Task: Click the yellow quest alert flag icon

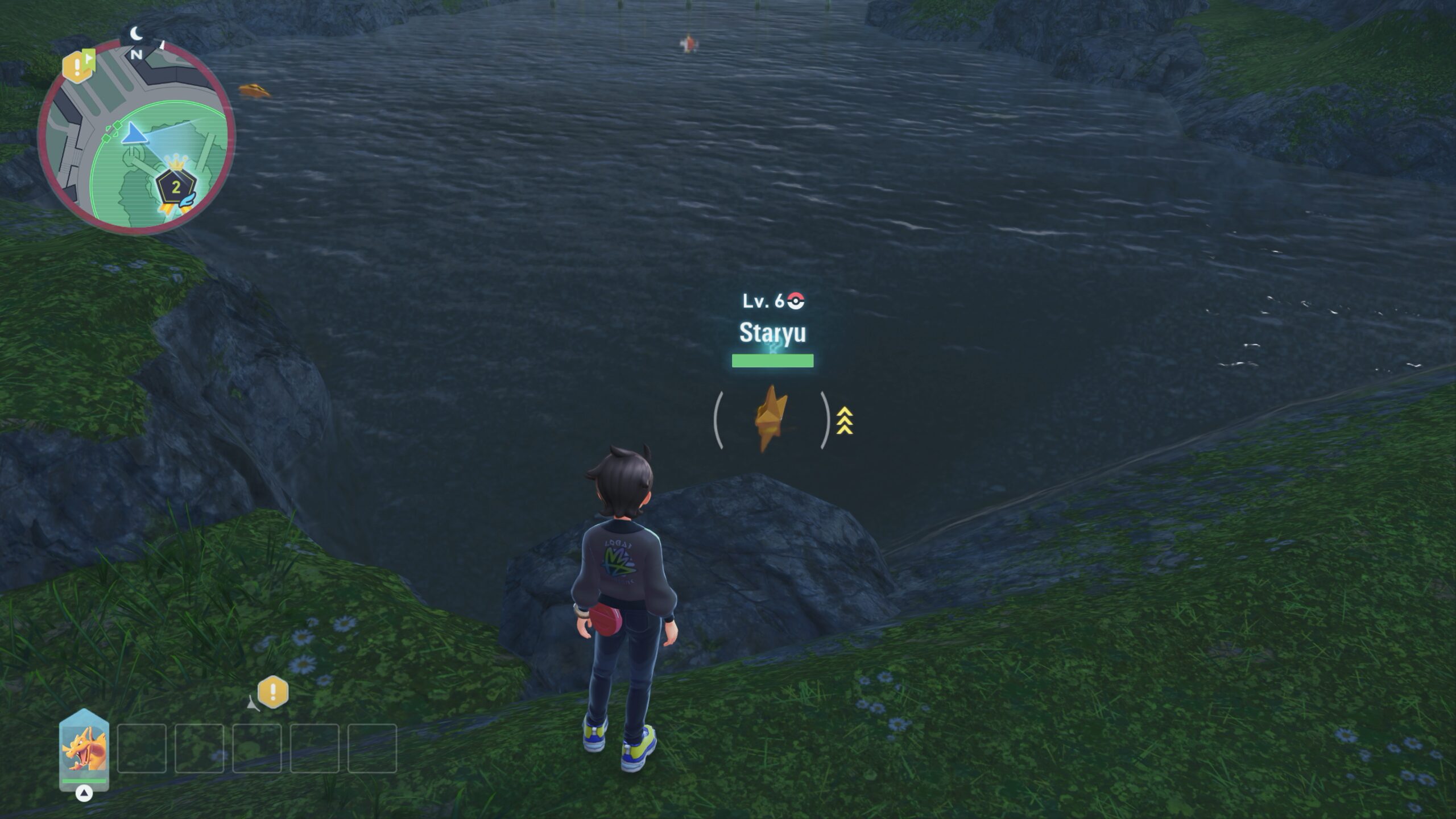Action: pos(78,66)
